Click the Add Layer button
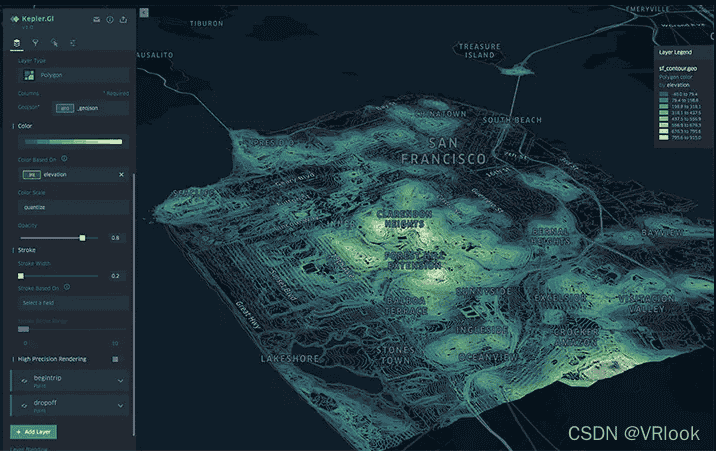 pos(32,431)
